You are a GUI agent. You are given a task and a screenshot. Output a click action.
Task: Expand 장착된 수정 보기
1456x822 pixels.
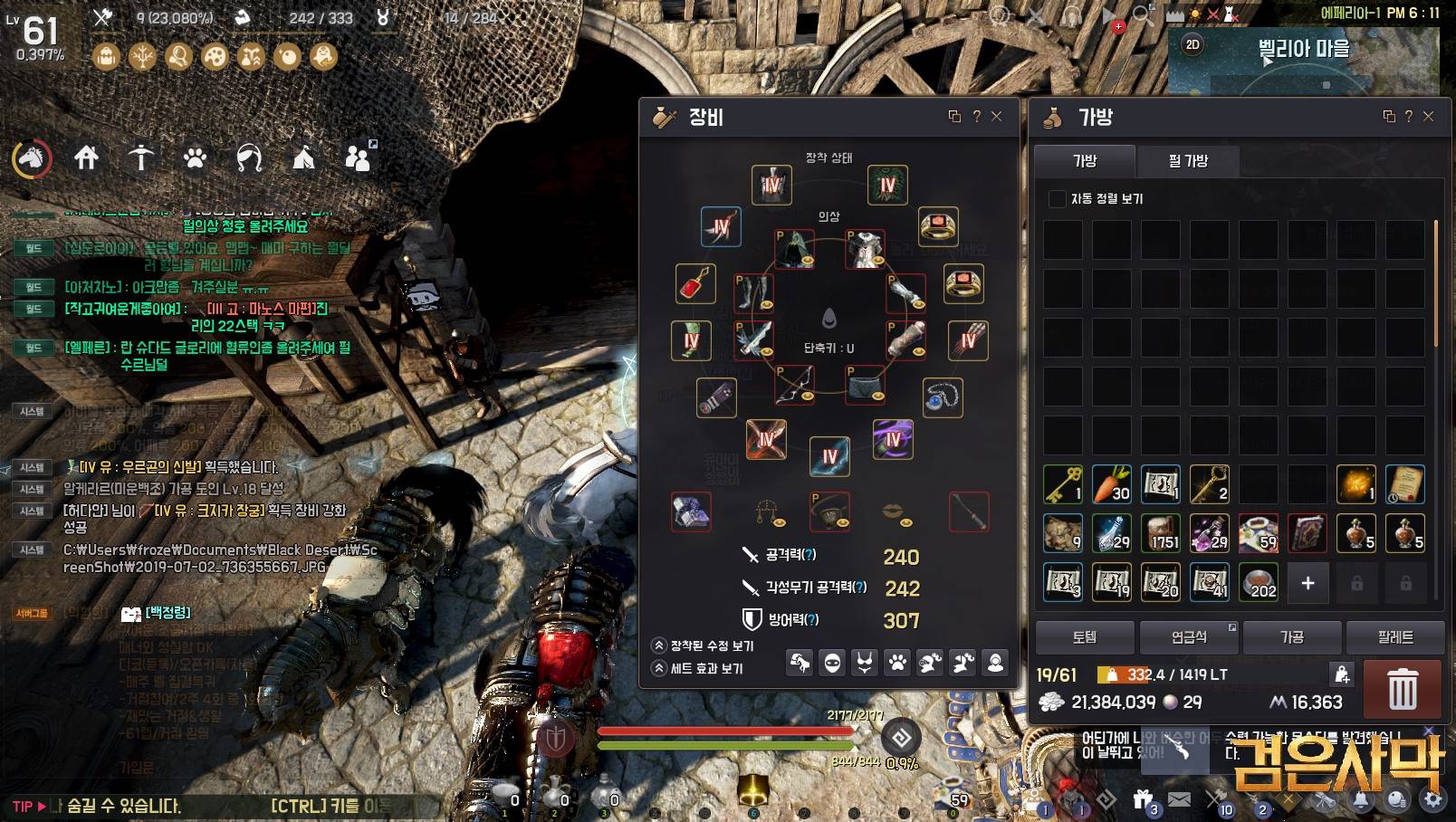click(659, 645)
